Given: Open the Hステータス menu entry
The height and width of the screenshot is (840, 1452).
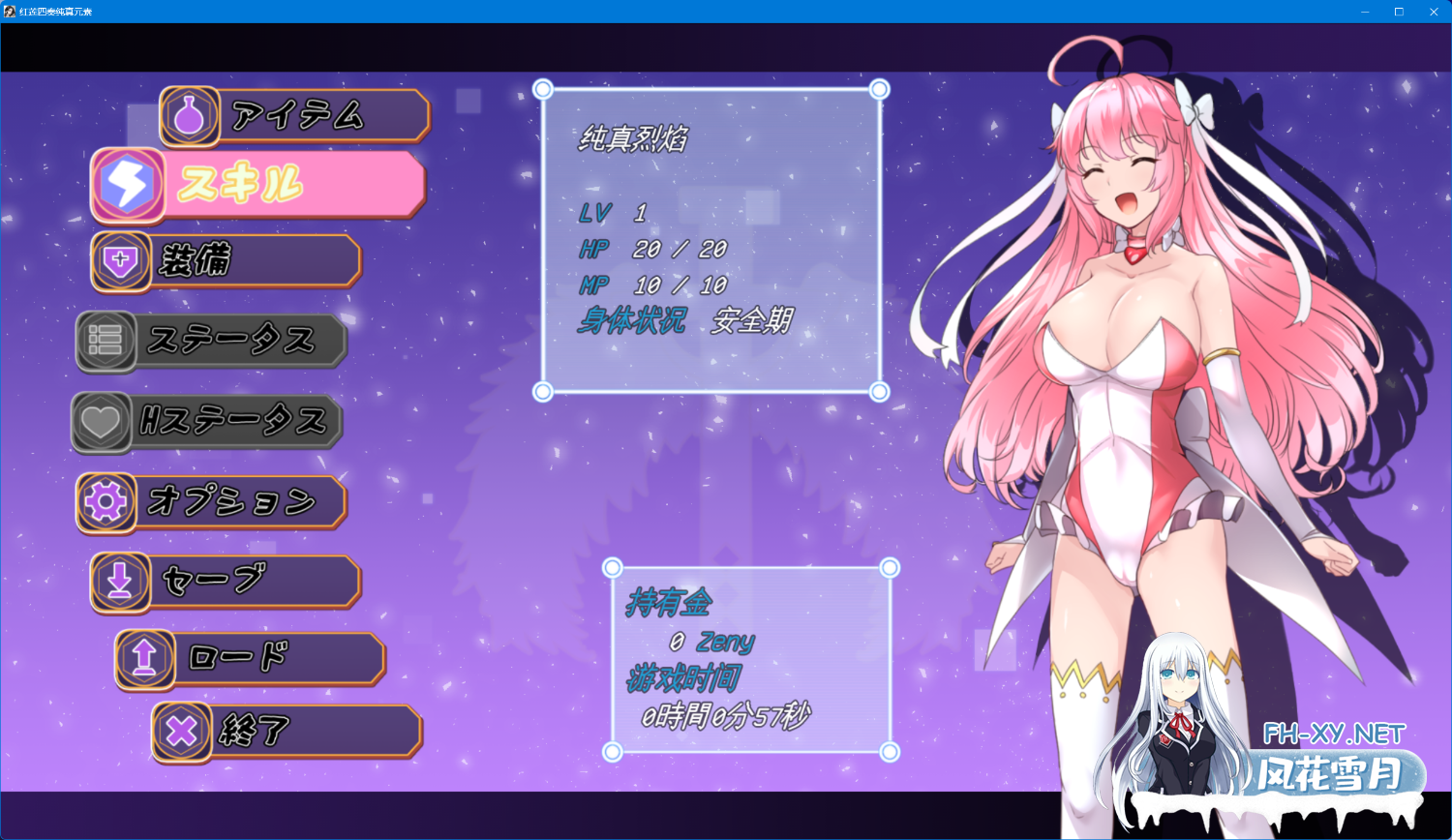Looking at the screenshot, I should [x=208, y=421].
